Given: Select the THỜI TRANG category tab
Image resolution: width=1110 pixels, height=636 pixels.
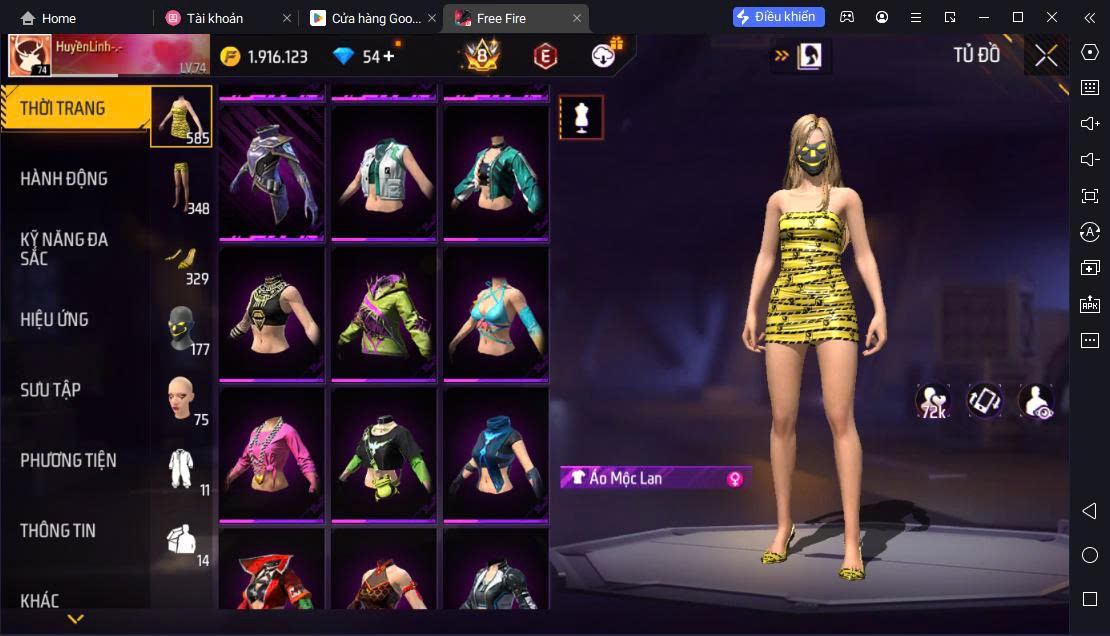Looking at the screenshot, I should pos(76,109).
